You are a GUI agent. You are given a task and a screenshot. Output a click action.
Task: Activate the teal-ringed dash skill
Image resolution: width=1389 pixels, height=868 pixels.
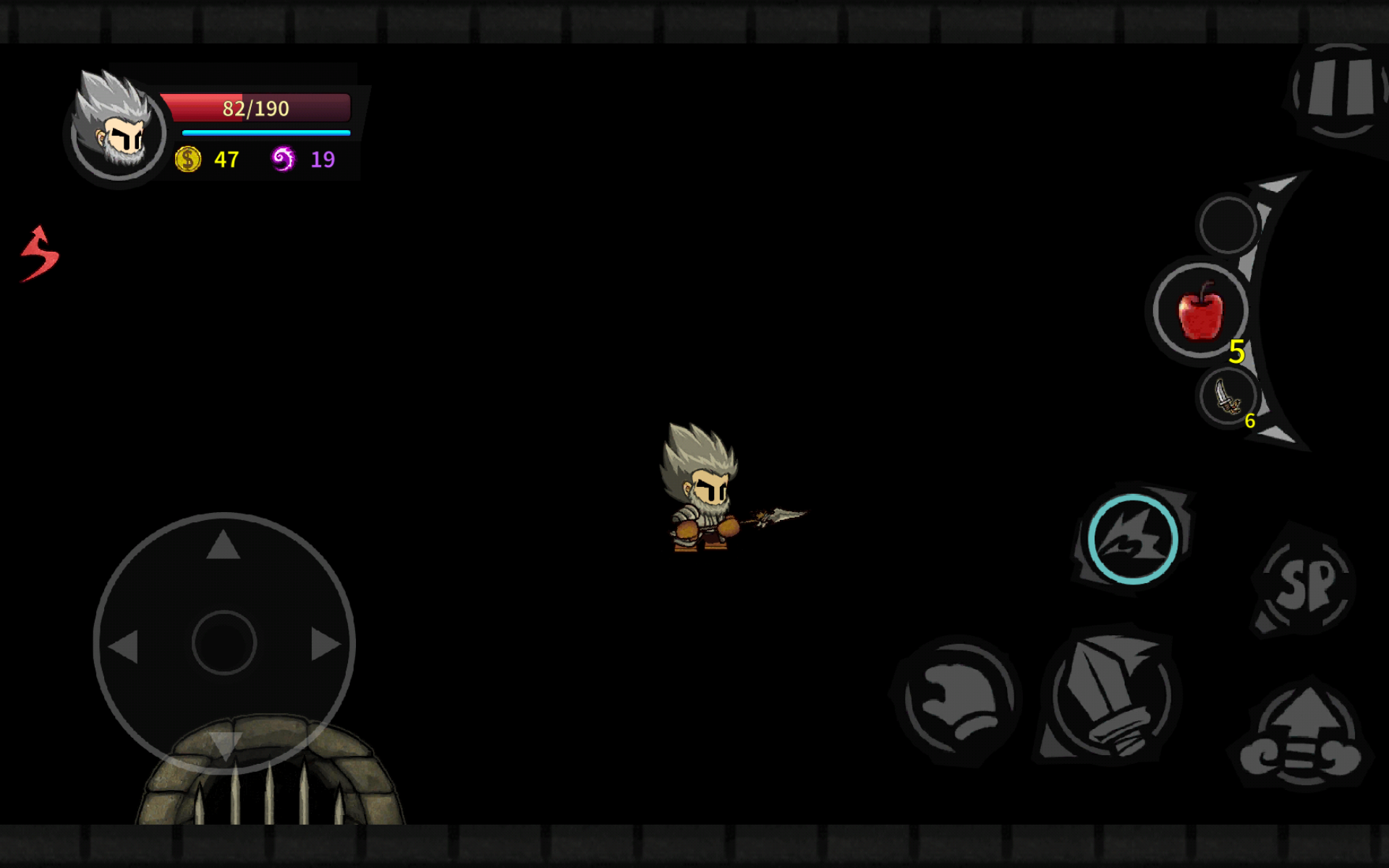tap(1133, 539)
